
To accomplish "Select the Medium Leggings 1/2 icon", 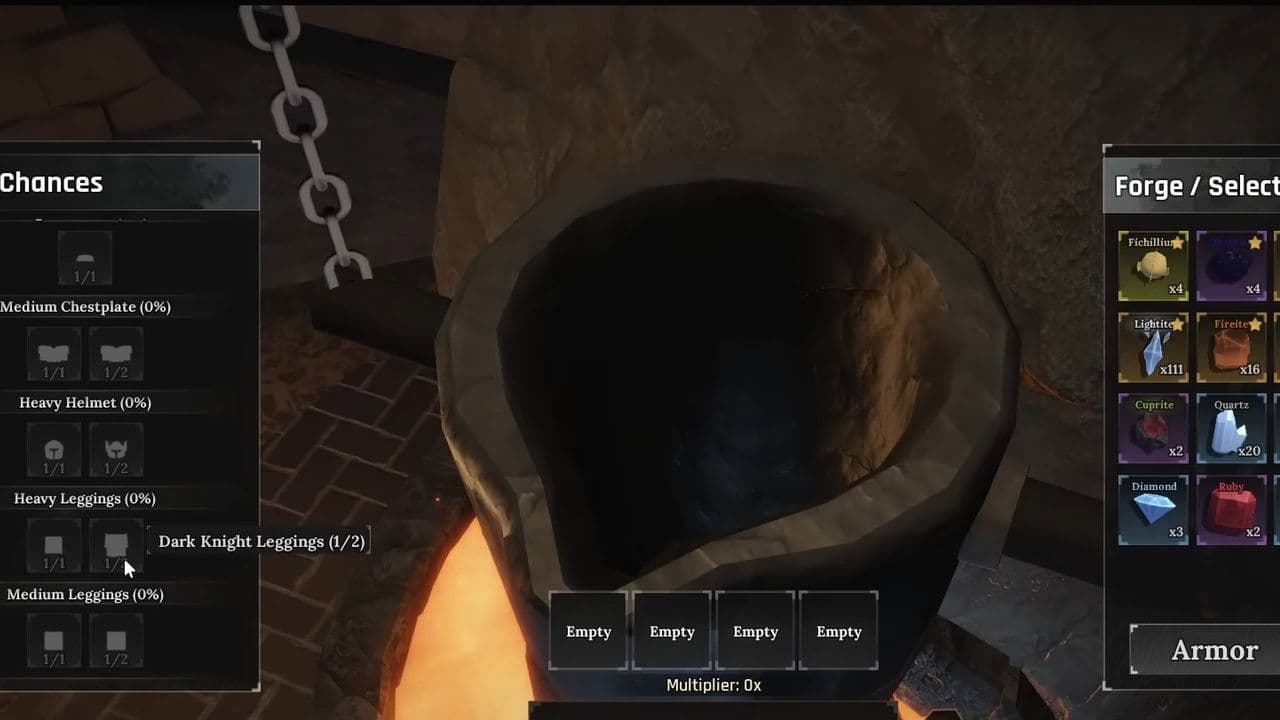I will (116, 641).
